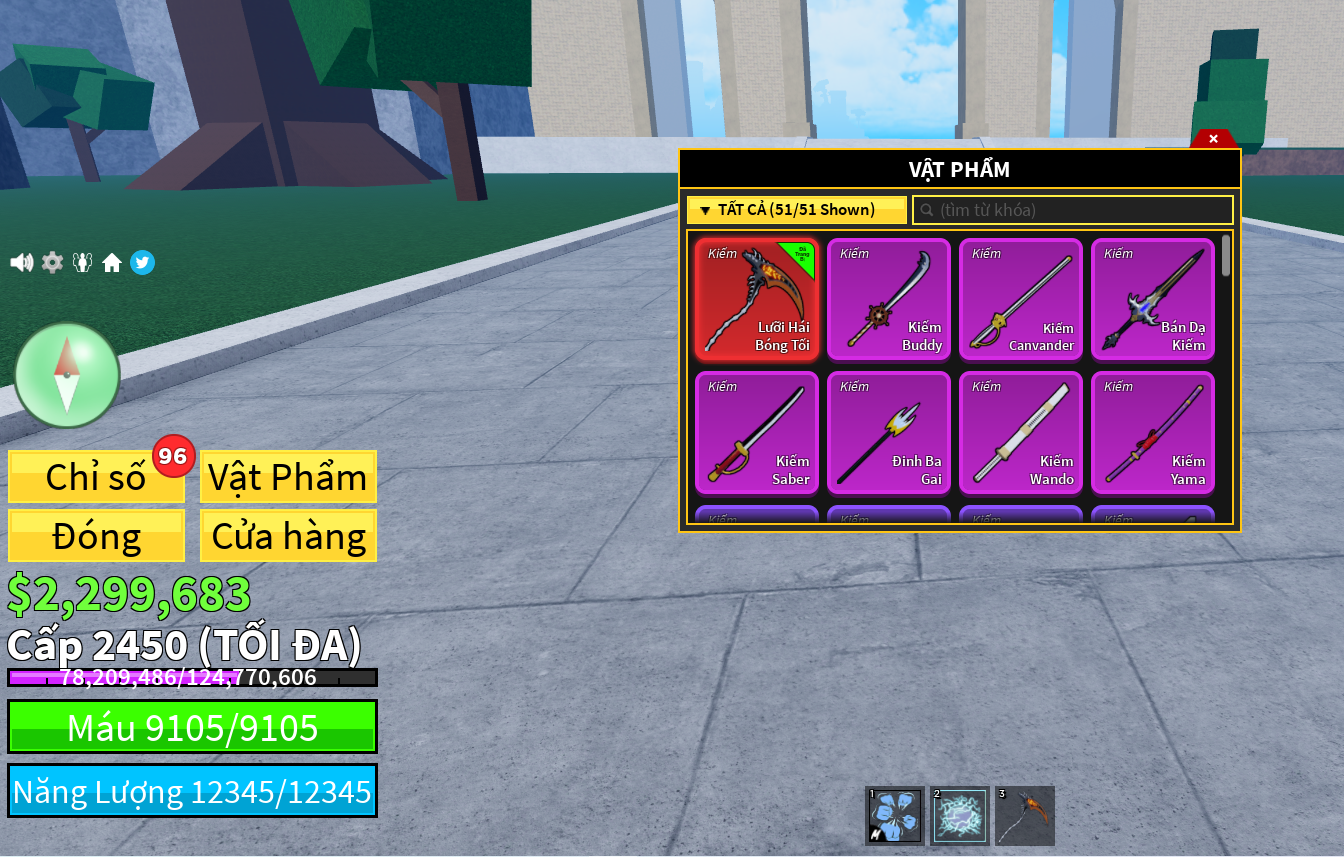1344x857 pixels.
Task: Select the Lưỡi Hái Bóng Tối item
Action: pyautogui.click(x=757, y=299)
